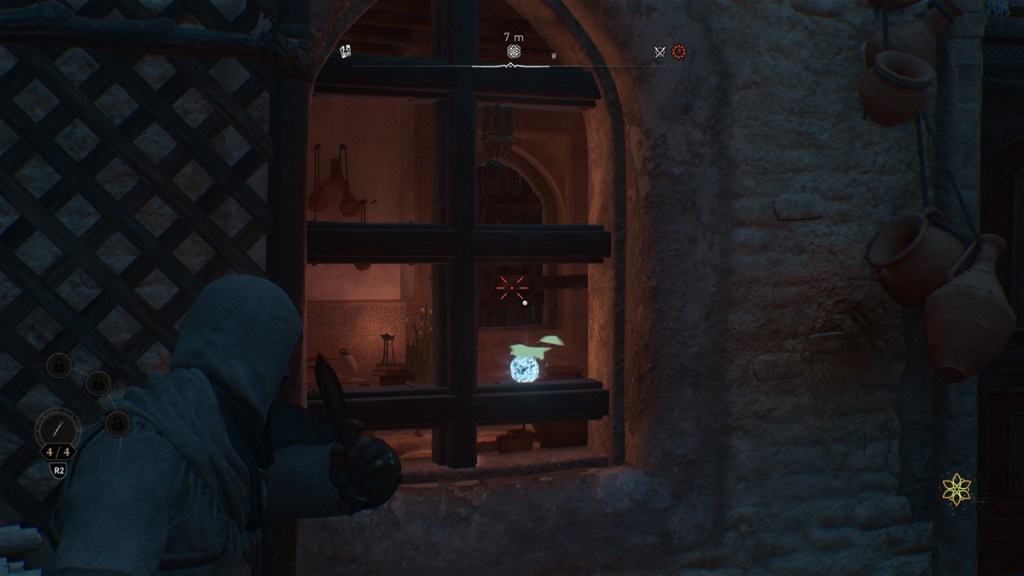Viewport: 1024px width, 576px height.
Task: Select the red gear marker on the compass
Action: click(x=679, y=51)
